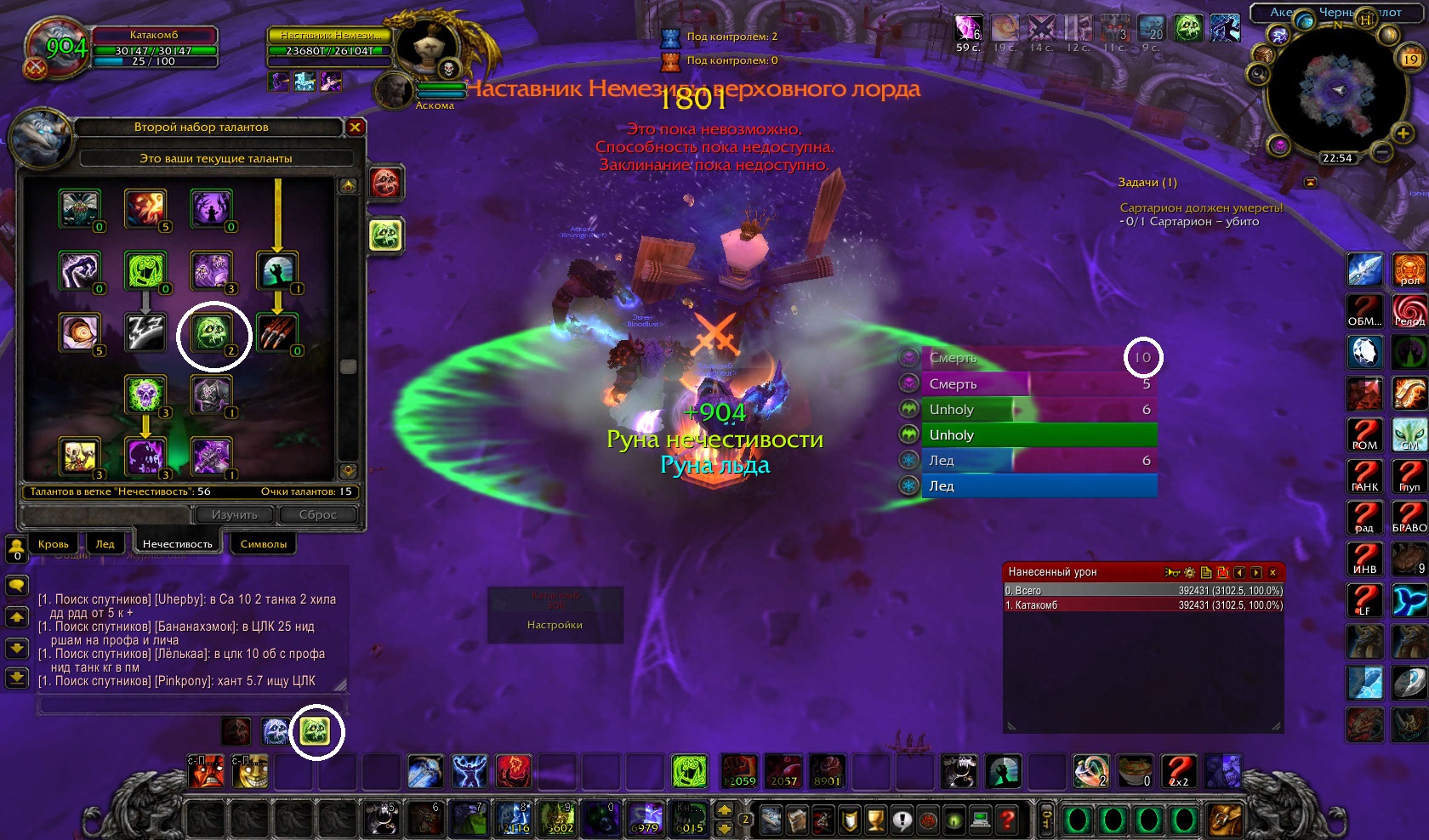
Task: Use the ГАНК macro button
Action: tap(1364, 476)
